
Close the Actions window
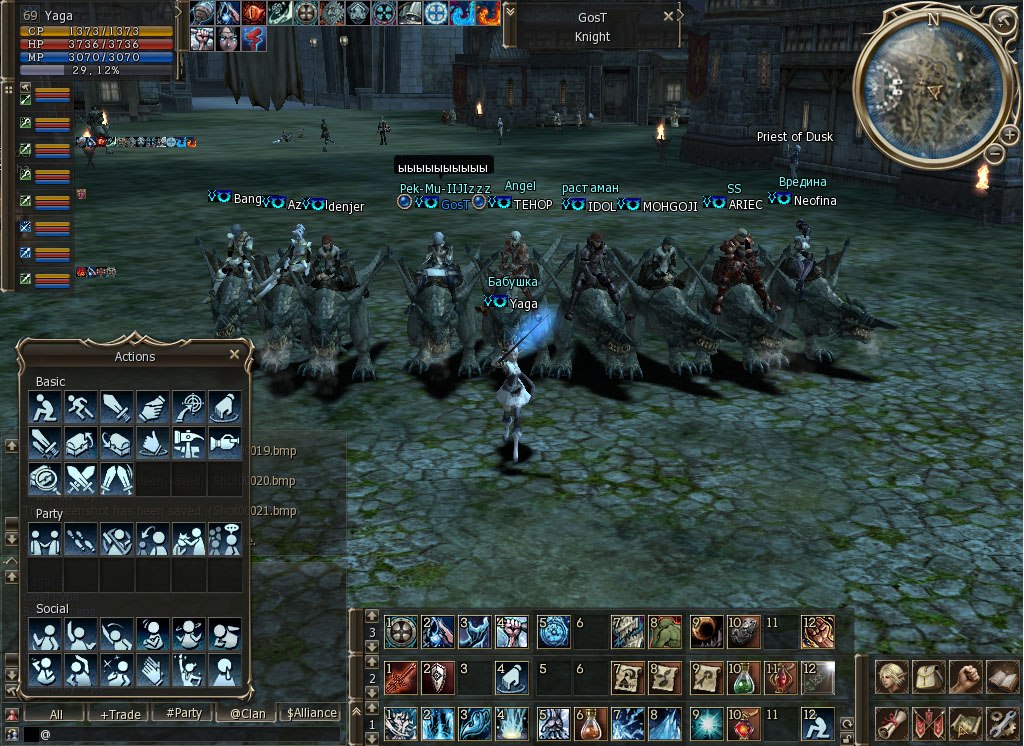[234, 355]
